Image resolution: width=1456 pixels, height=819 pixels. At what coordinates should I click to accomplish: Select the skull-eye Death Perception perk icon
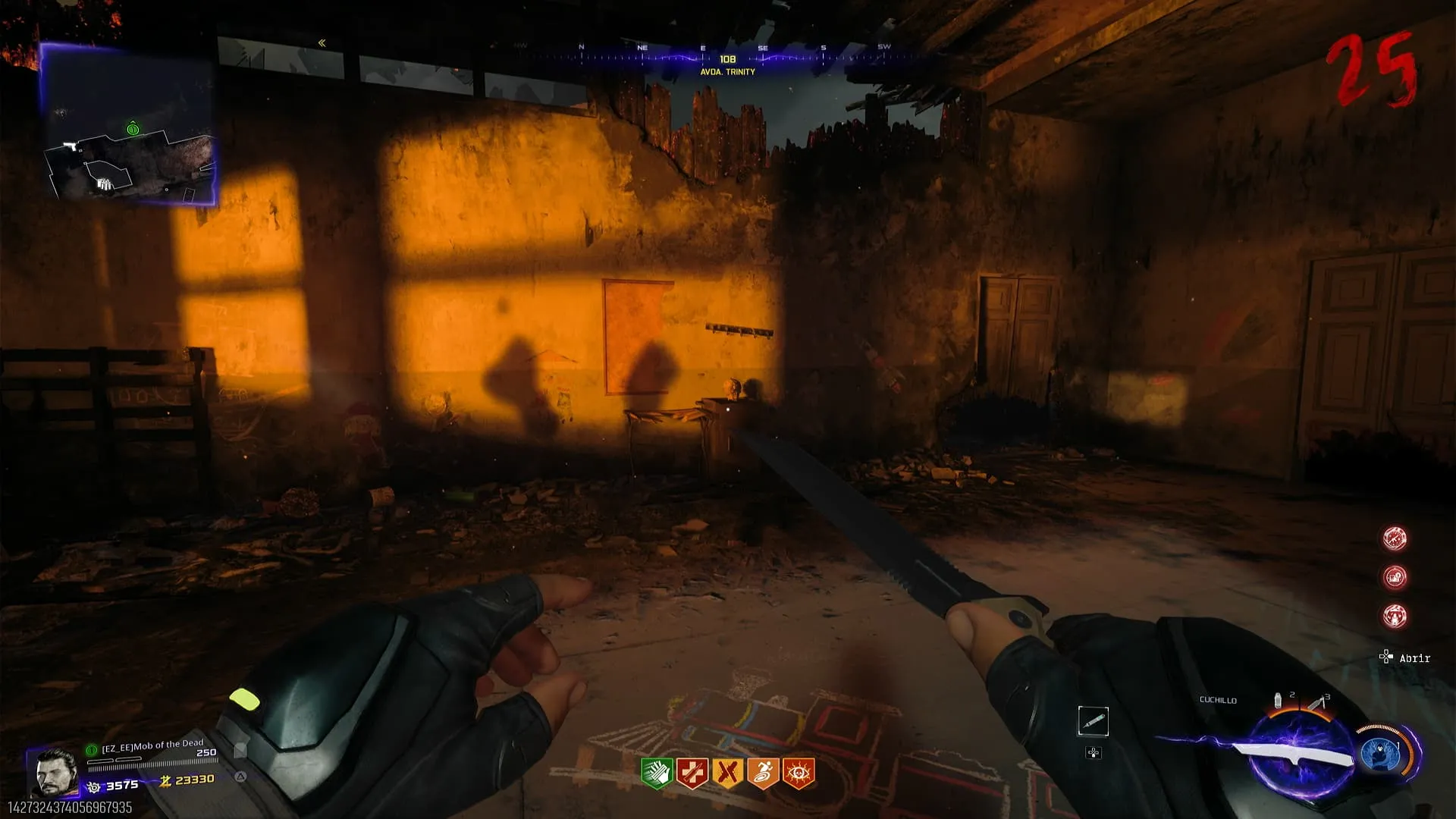799,773
